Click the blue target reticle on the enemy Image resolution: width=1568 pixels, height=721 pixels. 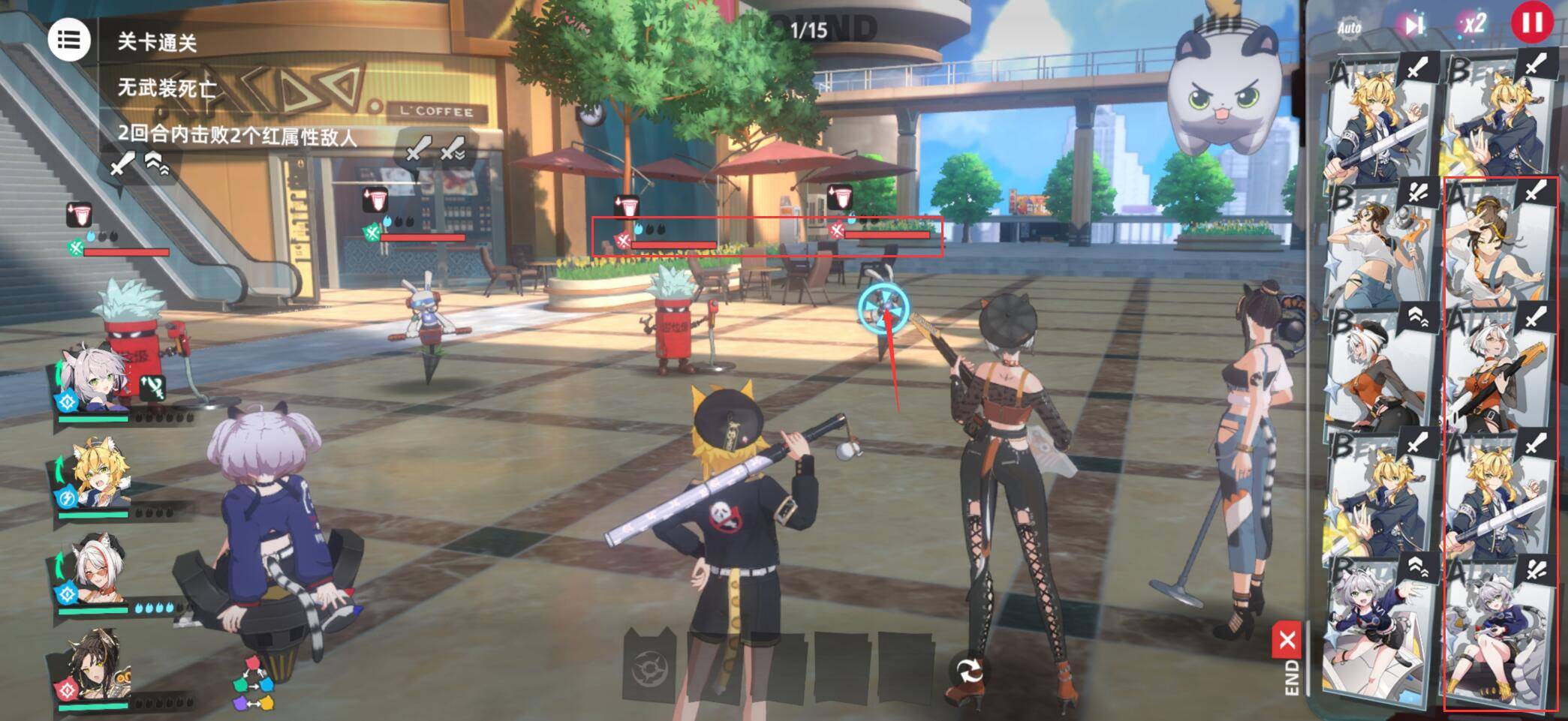coord(884,308)
